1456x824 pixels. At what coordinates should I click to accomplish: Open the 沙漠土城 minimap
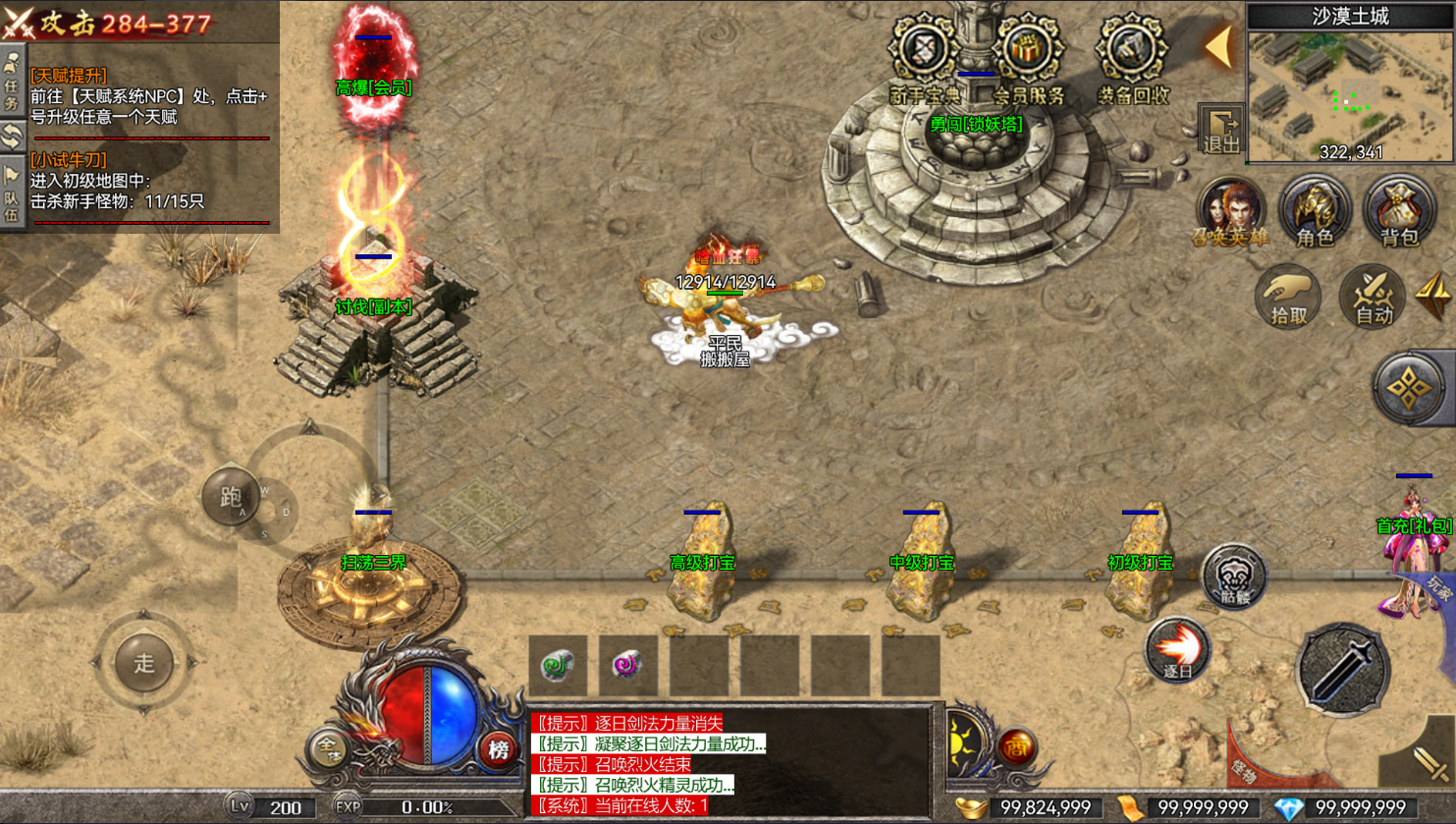pos(1350,93)
